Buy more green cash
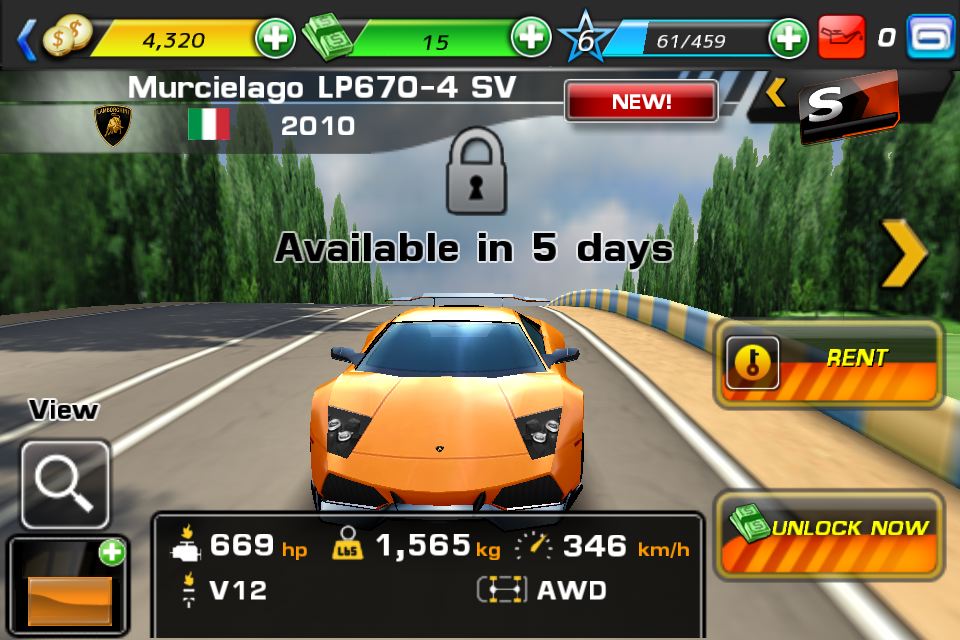This screenshot has height=640, width=960. (x=530, y=39)
